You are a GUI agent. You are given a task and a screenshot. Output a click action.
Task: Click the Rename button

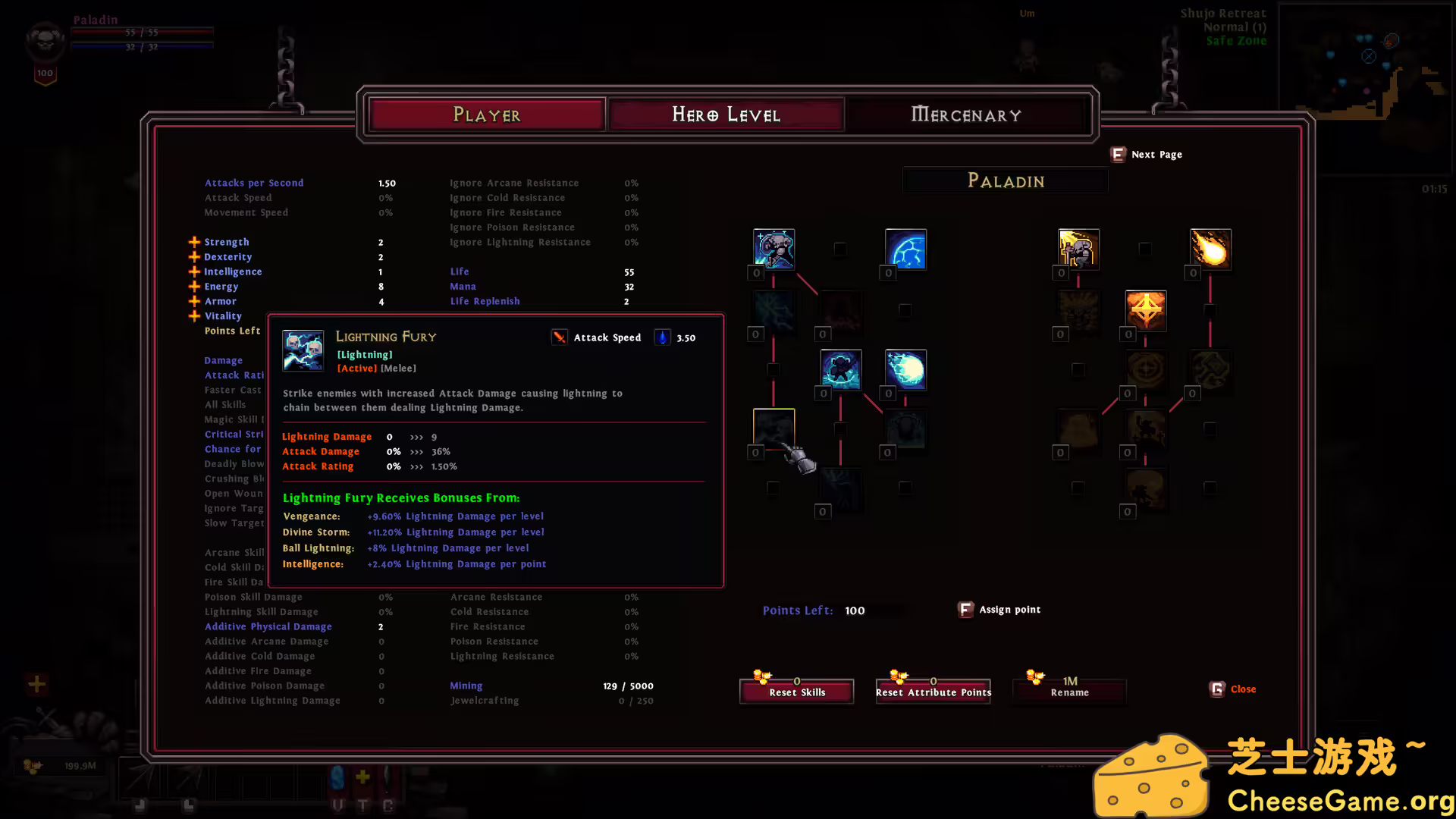(x=1068, y=692)
